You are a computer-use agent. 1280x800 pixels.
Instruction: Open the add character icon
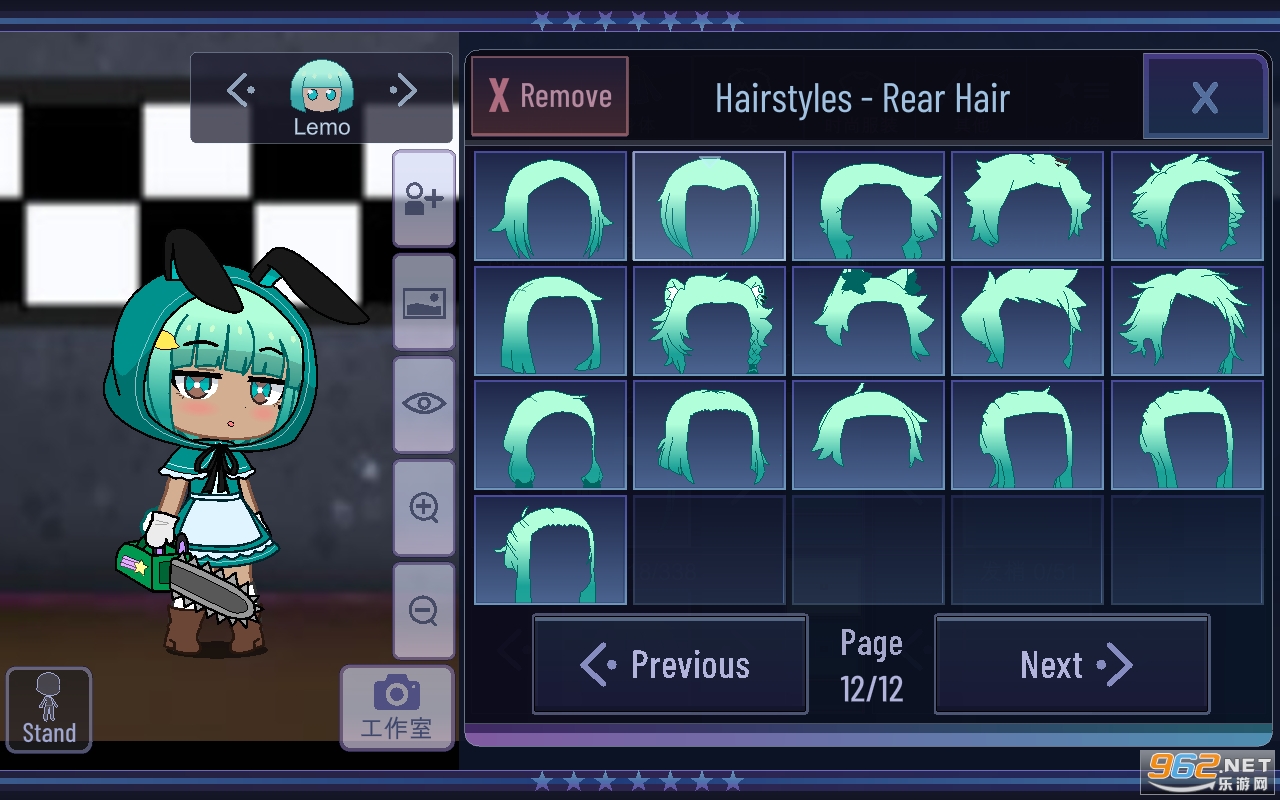pyautogui.click(x=424, y=199)
